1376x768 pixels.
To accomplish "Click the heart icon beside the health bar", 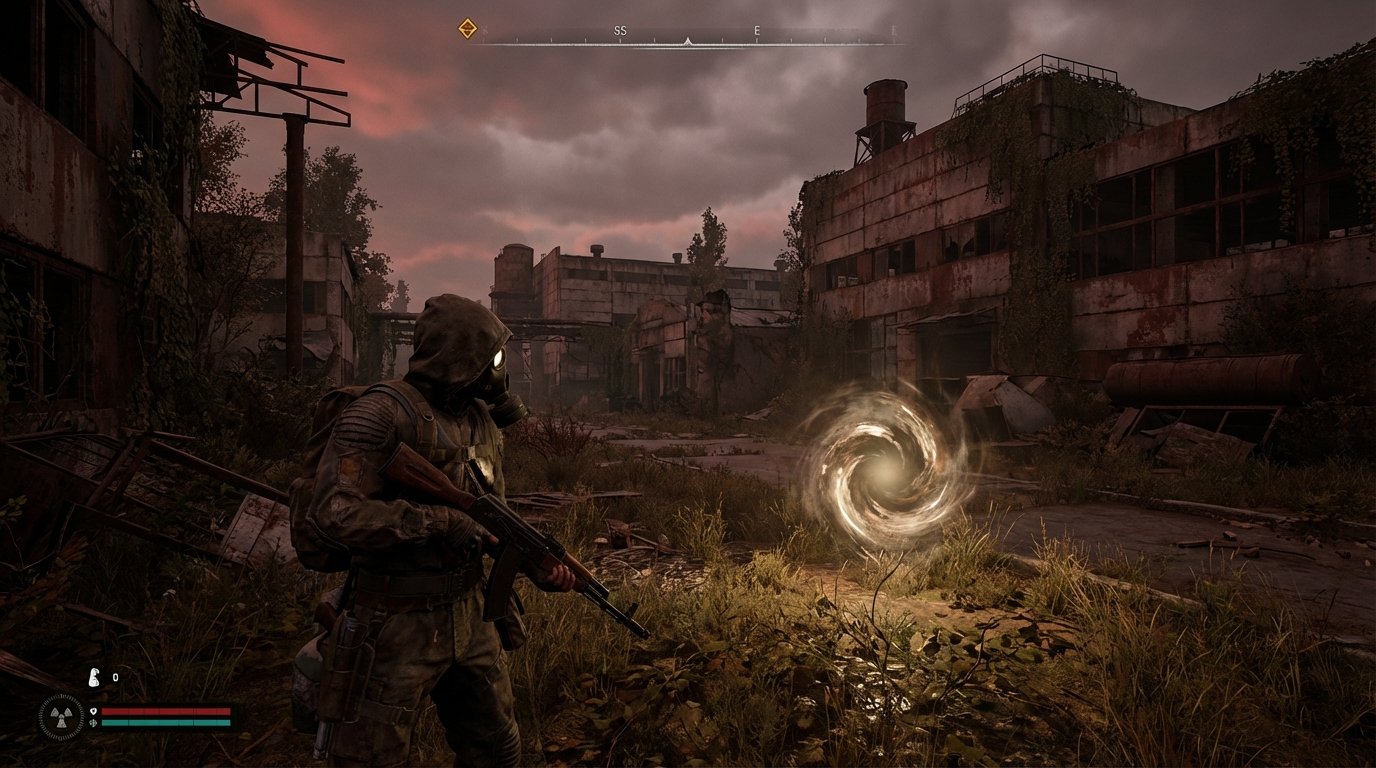I will (x=93, y=711).
